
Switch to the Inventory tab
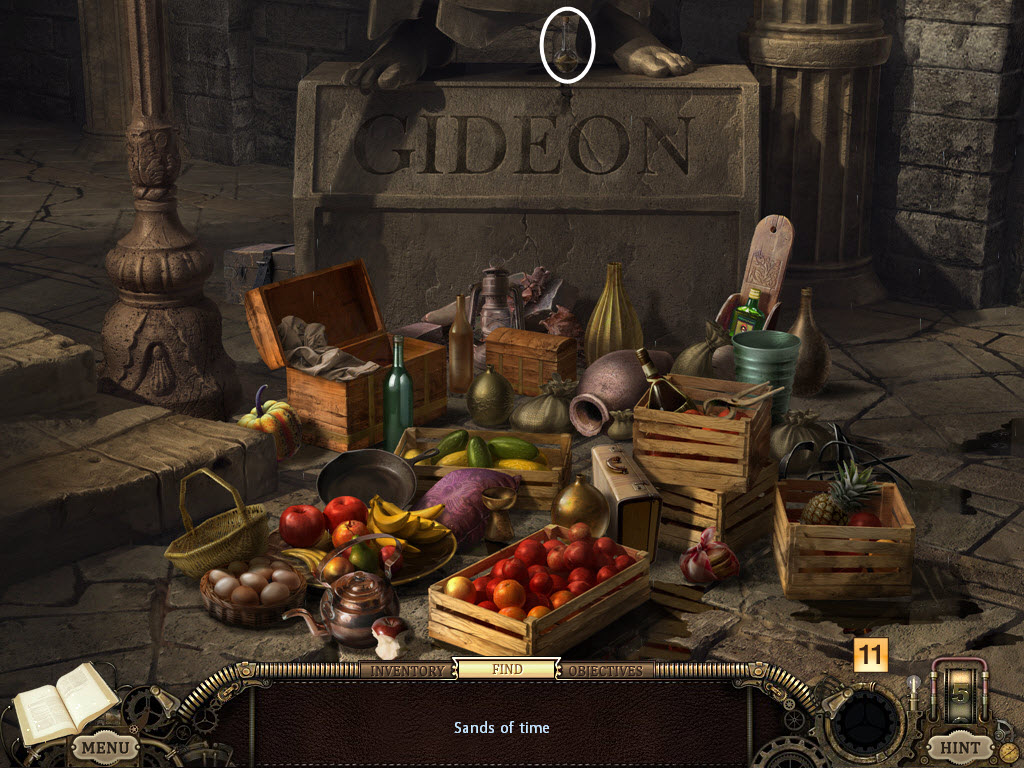(x=407, y=670)
